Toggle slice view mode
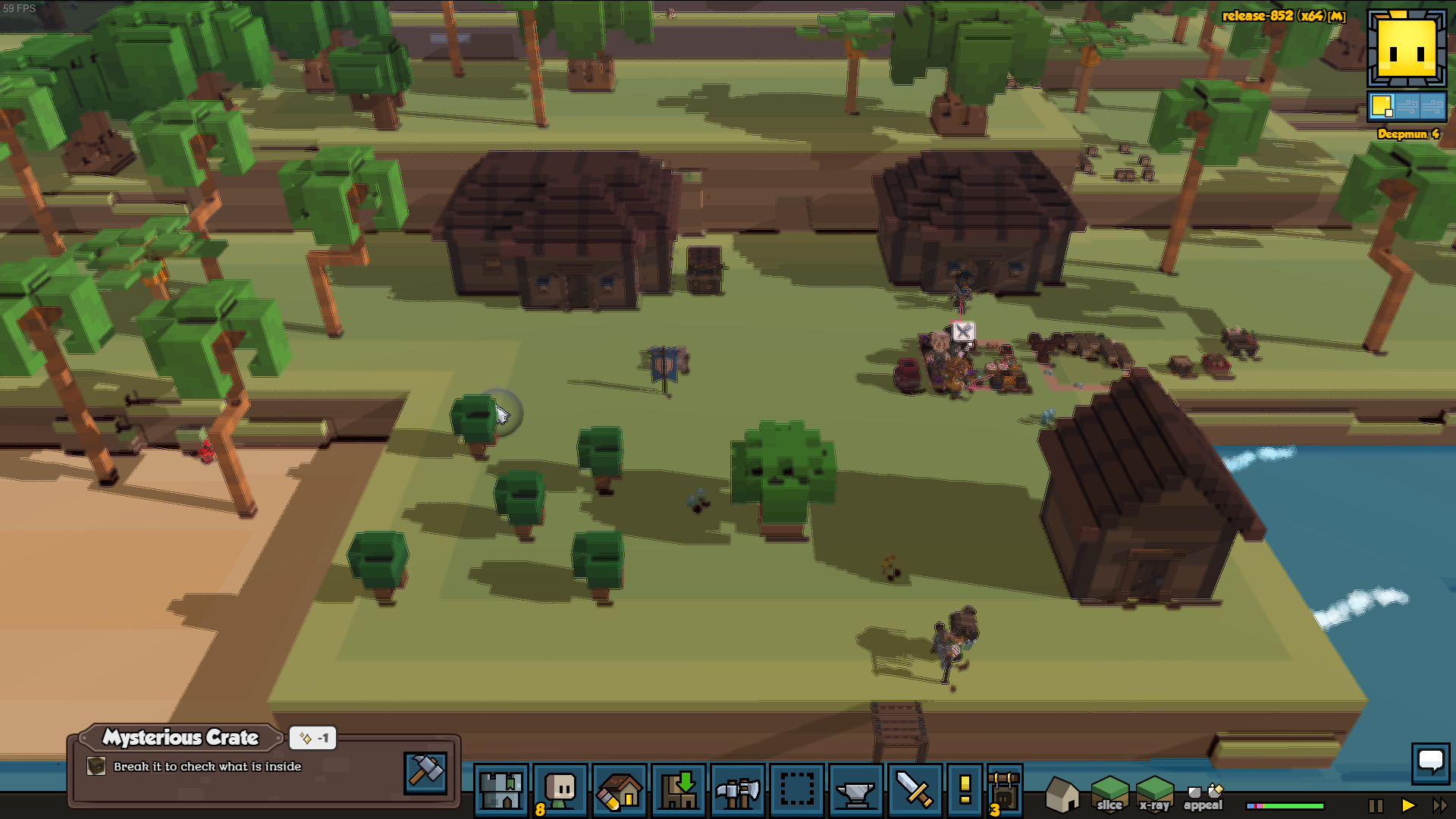This screenshot has height=819, width=1456. [x=1109, y=795]
